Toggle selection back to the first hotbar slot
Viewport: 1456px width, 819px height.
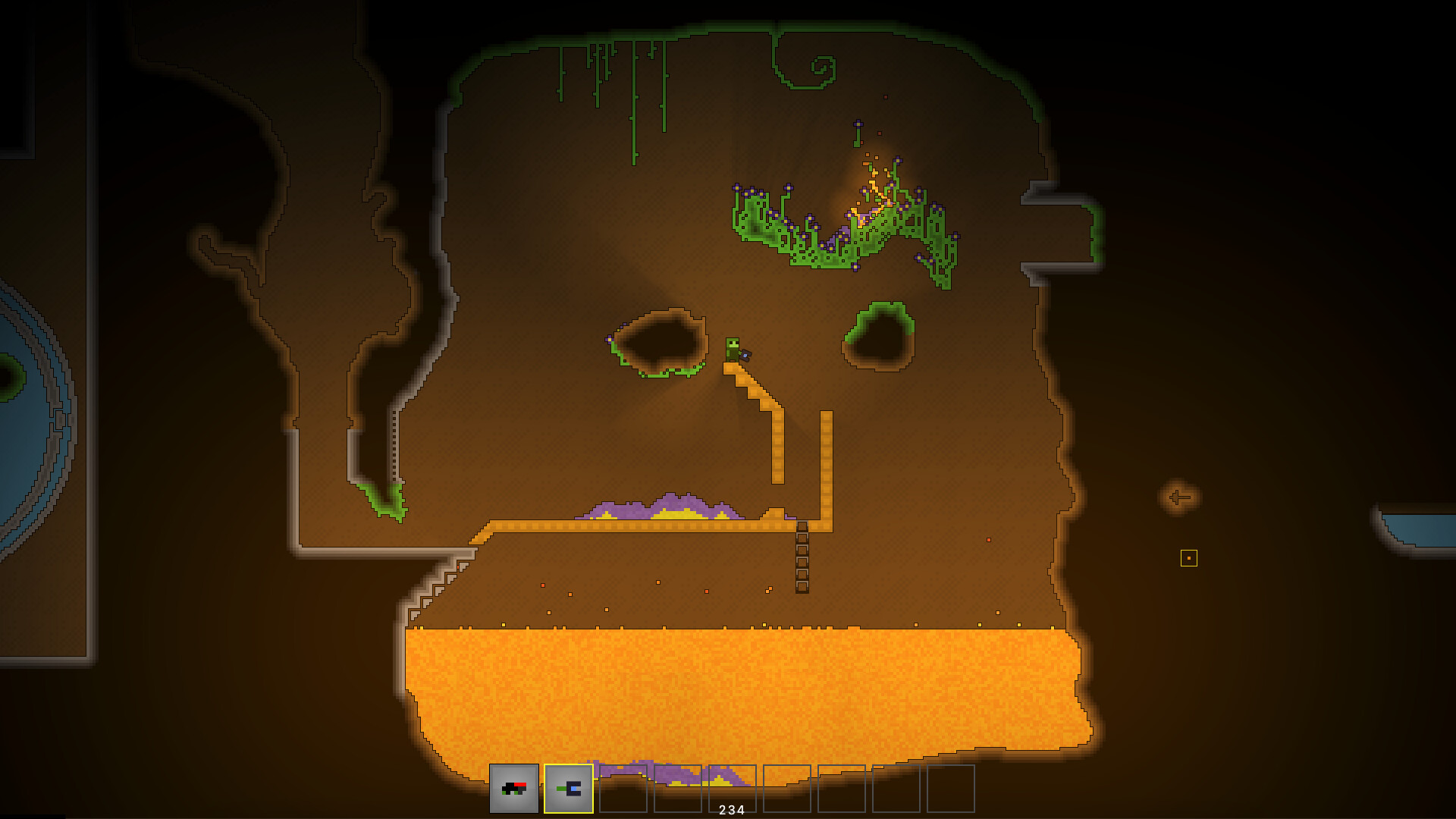pyautogui.click(x=514, y=789)
